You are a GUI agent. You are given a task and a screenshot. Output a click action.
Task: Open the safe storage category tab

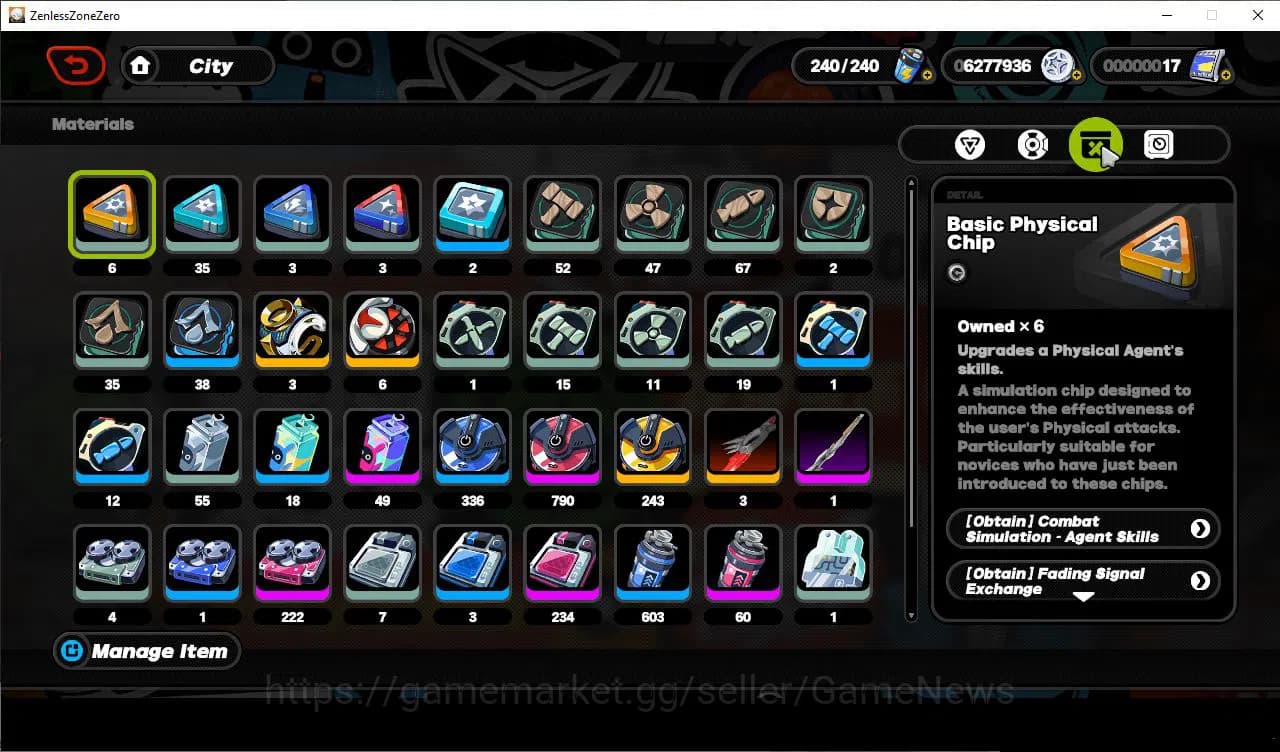(1157, 144)
